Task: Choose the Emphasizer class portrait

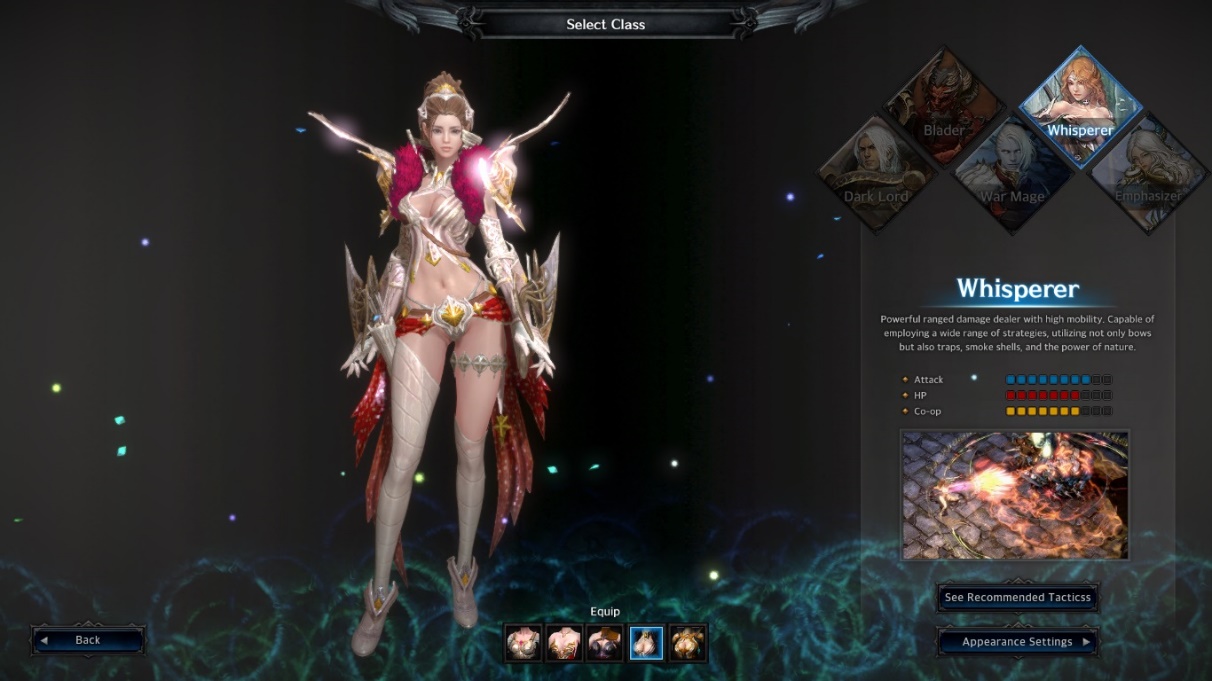Action: (1147, 173)
